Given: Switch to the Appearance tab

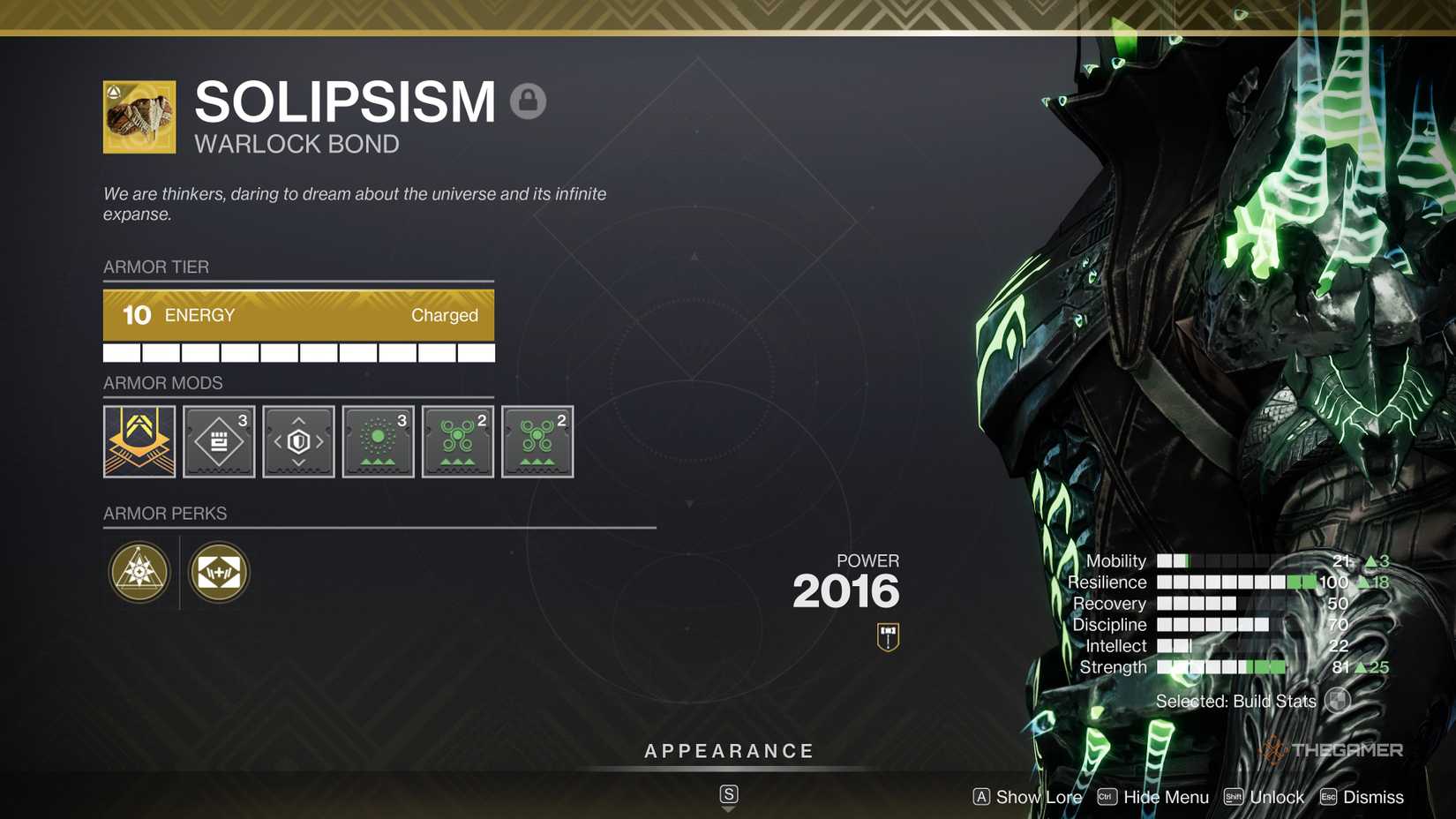Looking at the screenshot, I should [728, 751].
